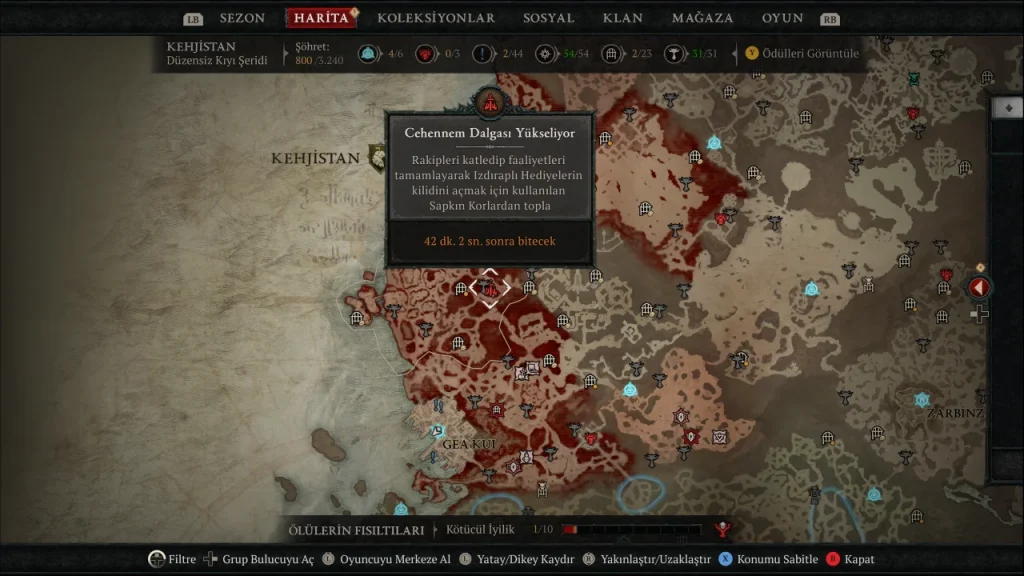Open the KLAN tab

(623, 18)
